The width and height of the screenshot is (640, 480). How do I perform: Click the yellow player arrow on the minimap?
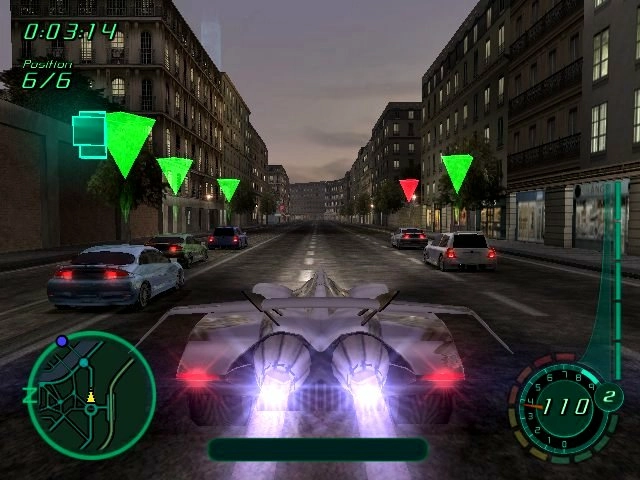(x=91, y=396)
